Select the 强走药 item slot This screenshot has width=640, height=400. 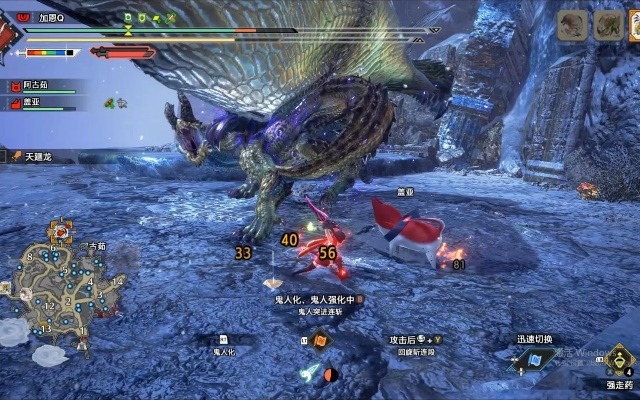(x=620, y=360)
